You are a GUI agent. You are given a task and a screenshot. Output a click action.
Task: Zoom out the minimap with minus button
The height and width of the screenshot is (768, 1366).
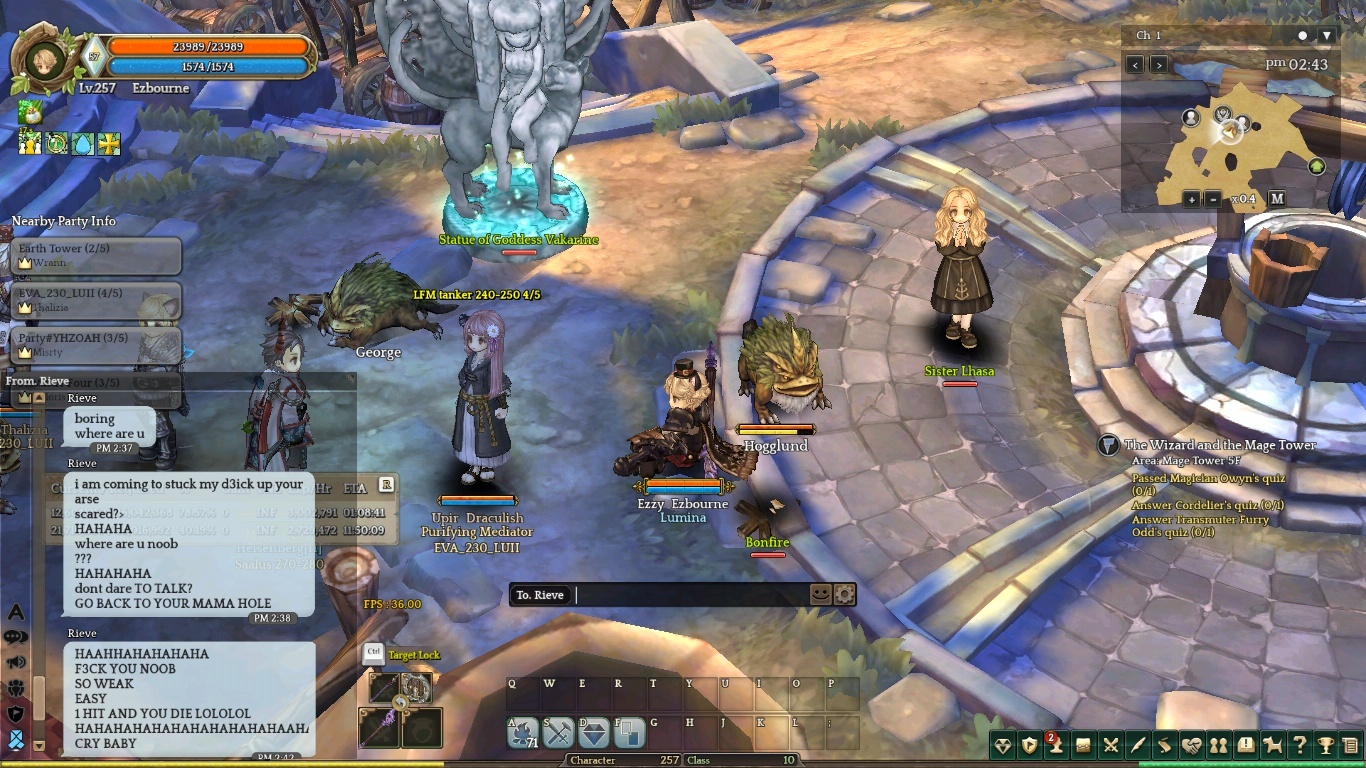[1212, 199]
